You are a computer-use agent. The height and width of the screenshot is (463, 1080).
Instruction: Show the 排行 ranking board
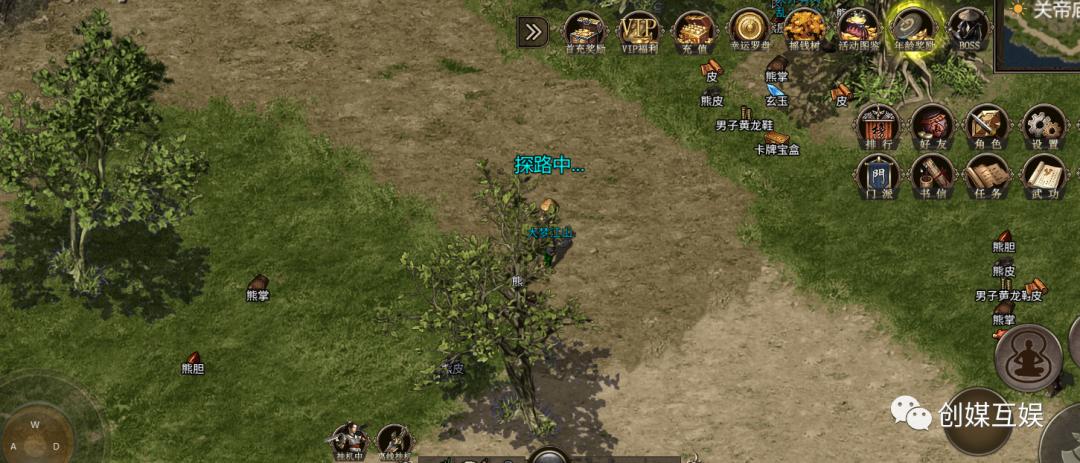(878, 124)
